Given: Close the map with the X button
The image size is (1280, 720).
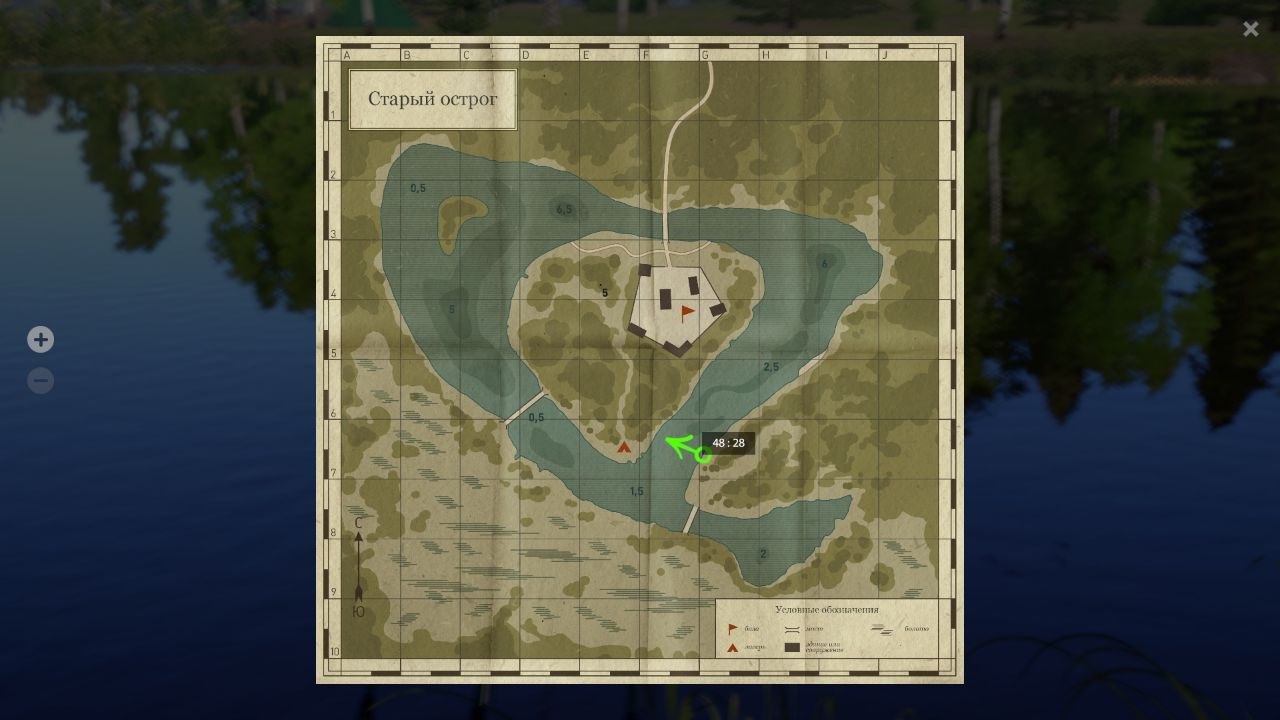Looking at the screenshot, I should click(x=1250, y=29).
